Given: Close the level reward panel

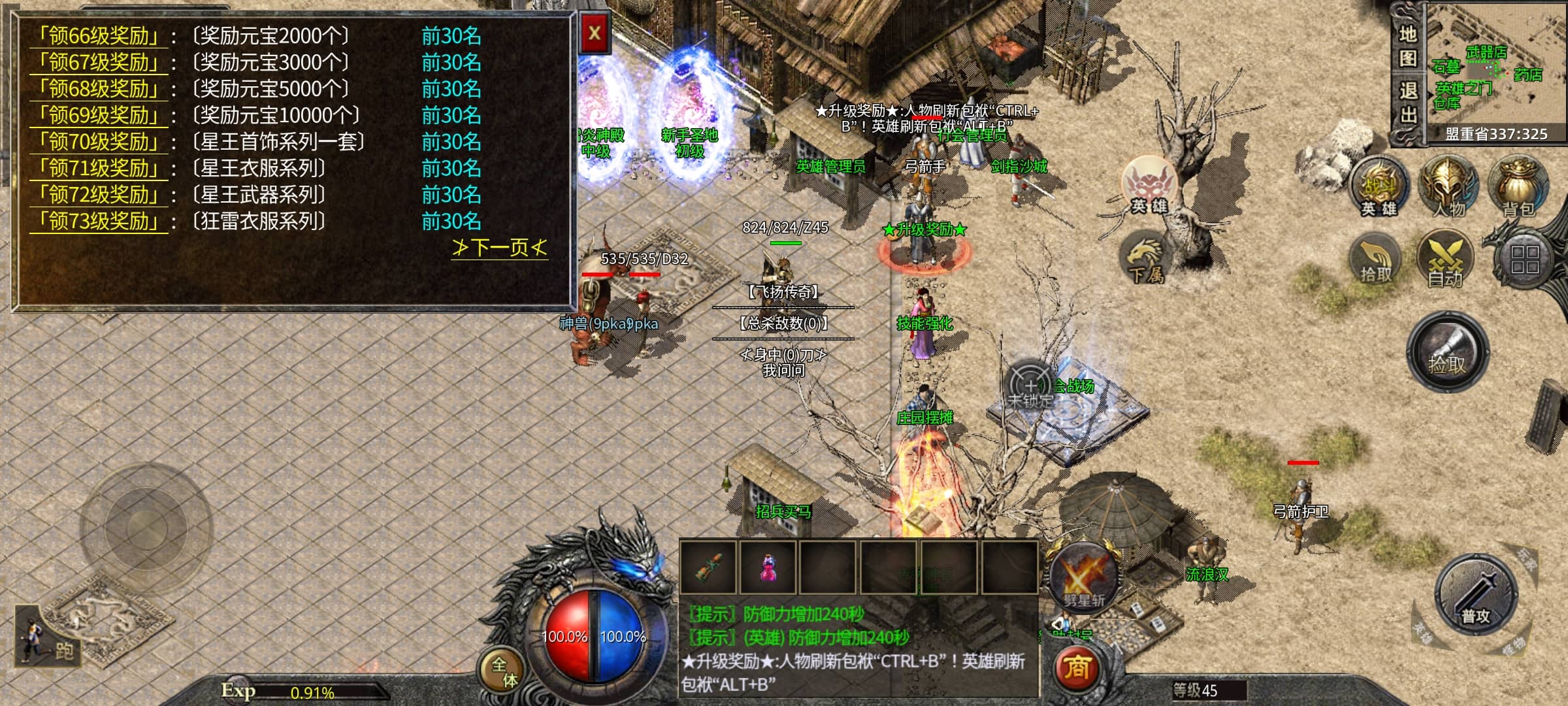Looking at the screenshot, I should point(595,33).
